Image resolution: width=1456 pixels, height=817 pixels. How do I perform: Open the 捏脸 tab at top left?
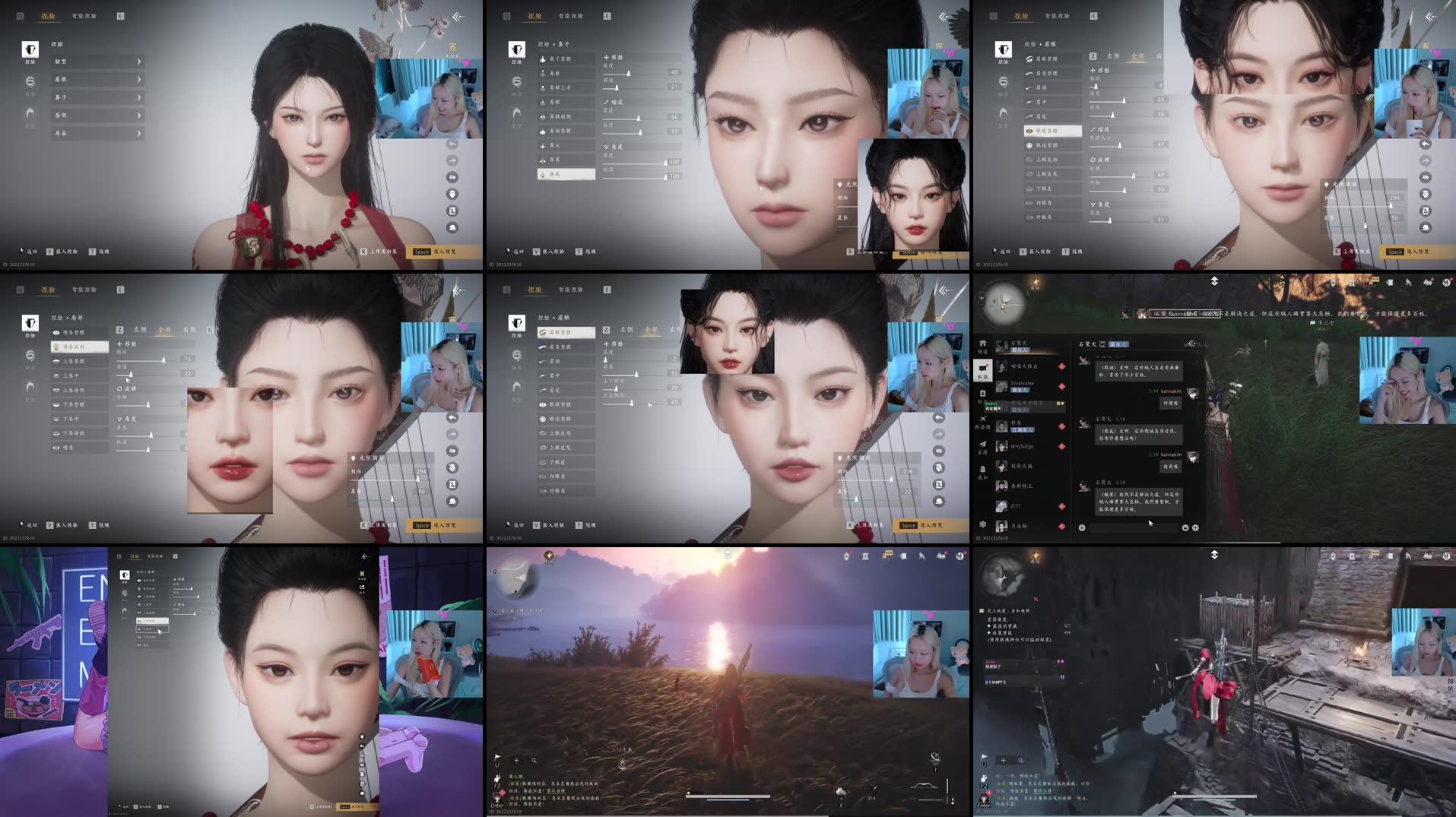click(47, 14)
